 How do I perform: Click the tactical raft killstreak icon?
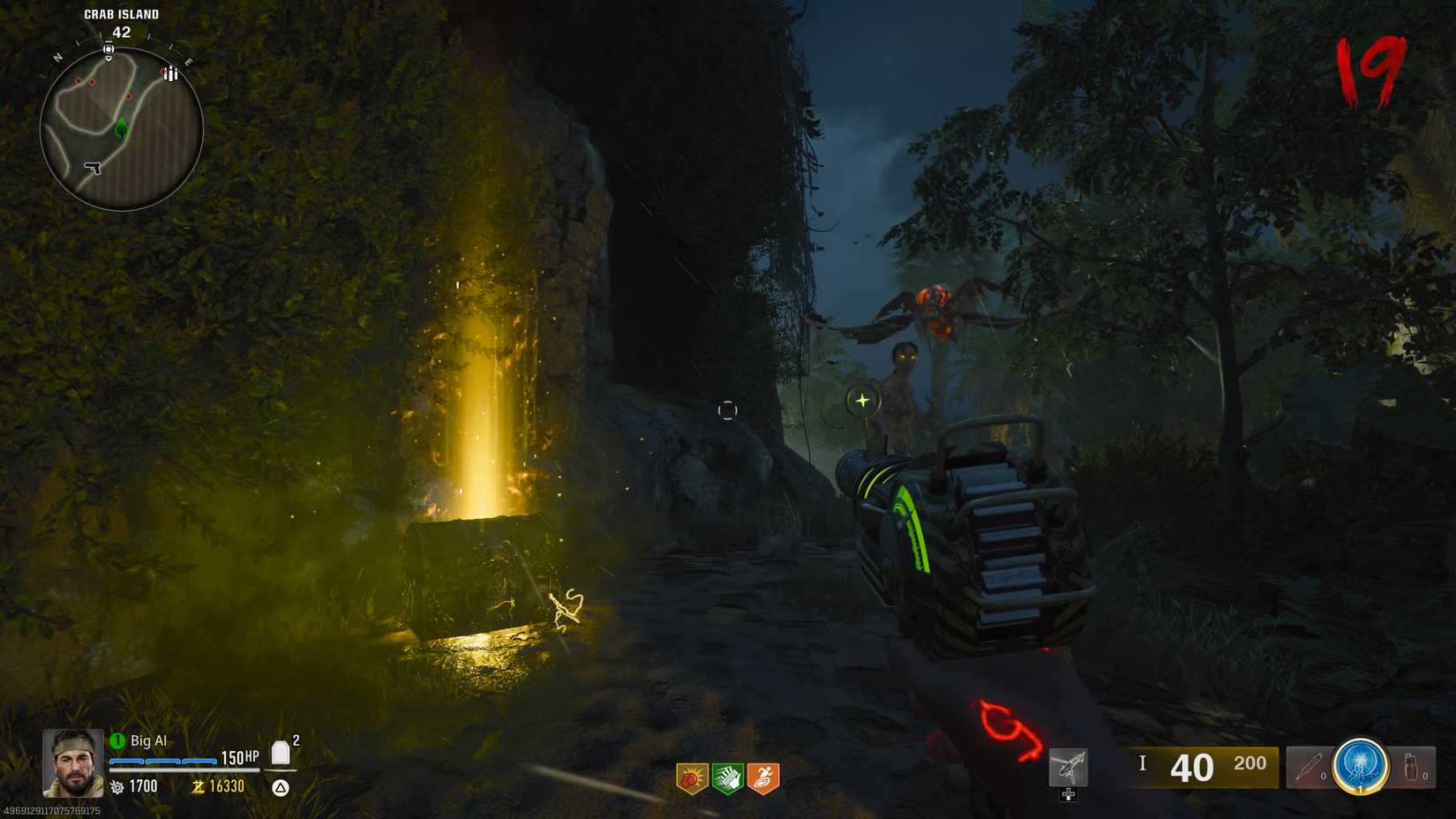pyautogui.click(x=1069, y=766)
